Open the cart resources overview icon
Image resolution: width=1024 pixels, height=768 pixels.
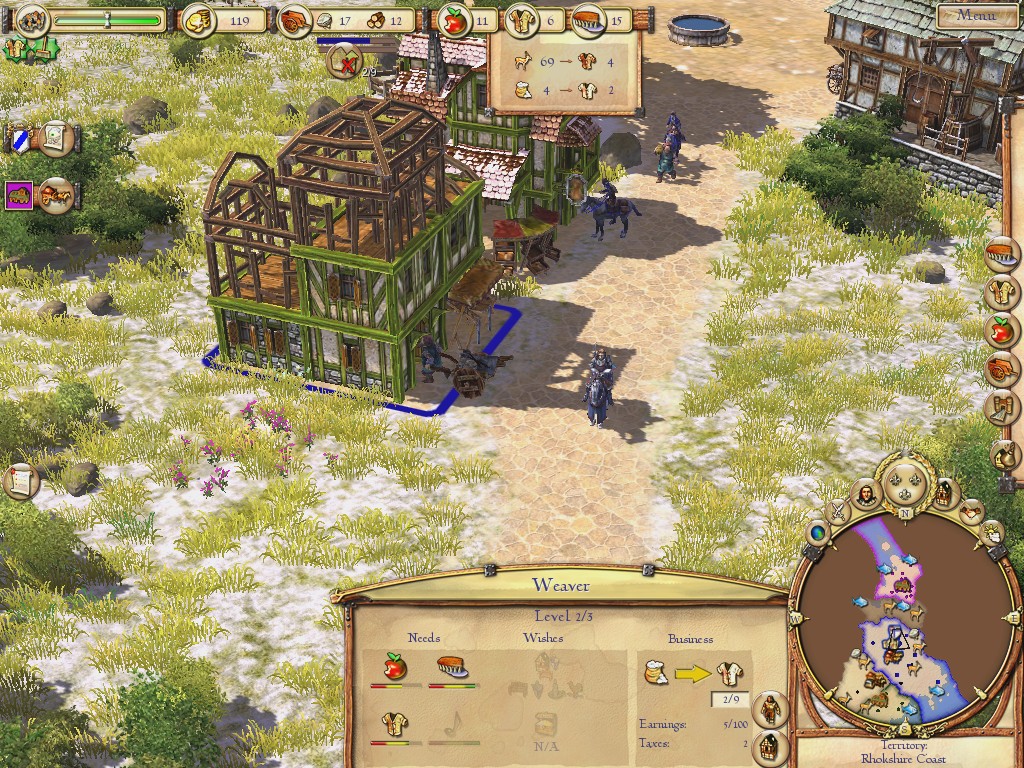pyautogui.click(x=295, y=18)
